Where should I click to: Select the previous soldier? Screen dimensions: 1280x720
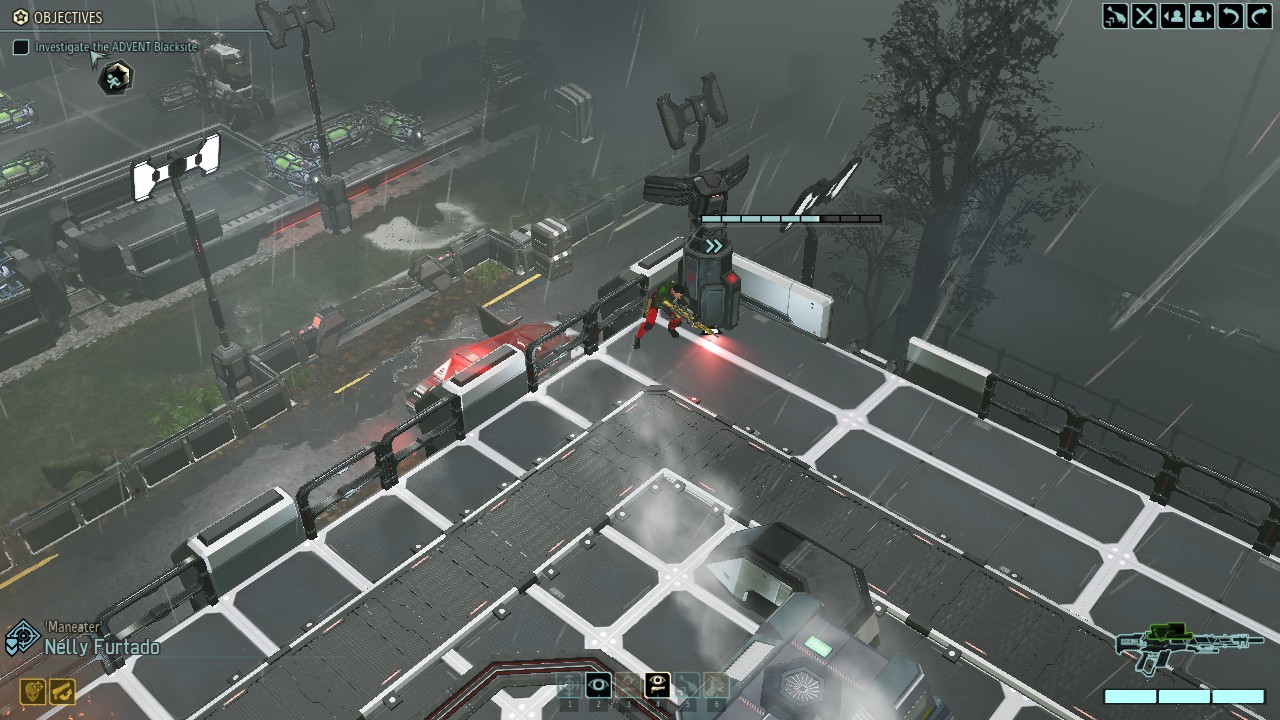coord(1173,16)
